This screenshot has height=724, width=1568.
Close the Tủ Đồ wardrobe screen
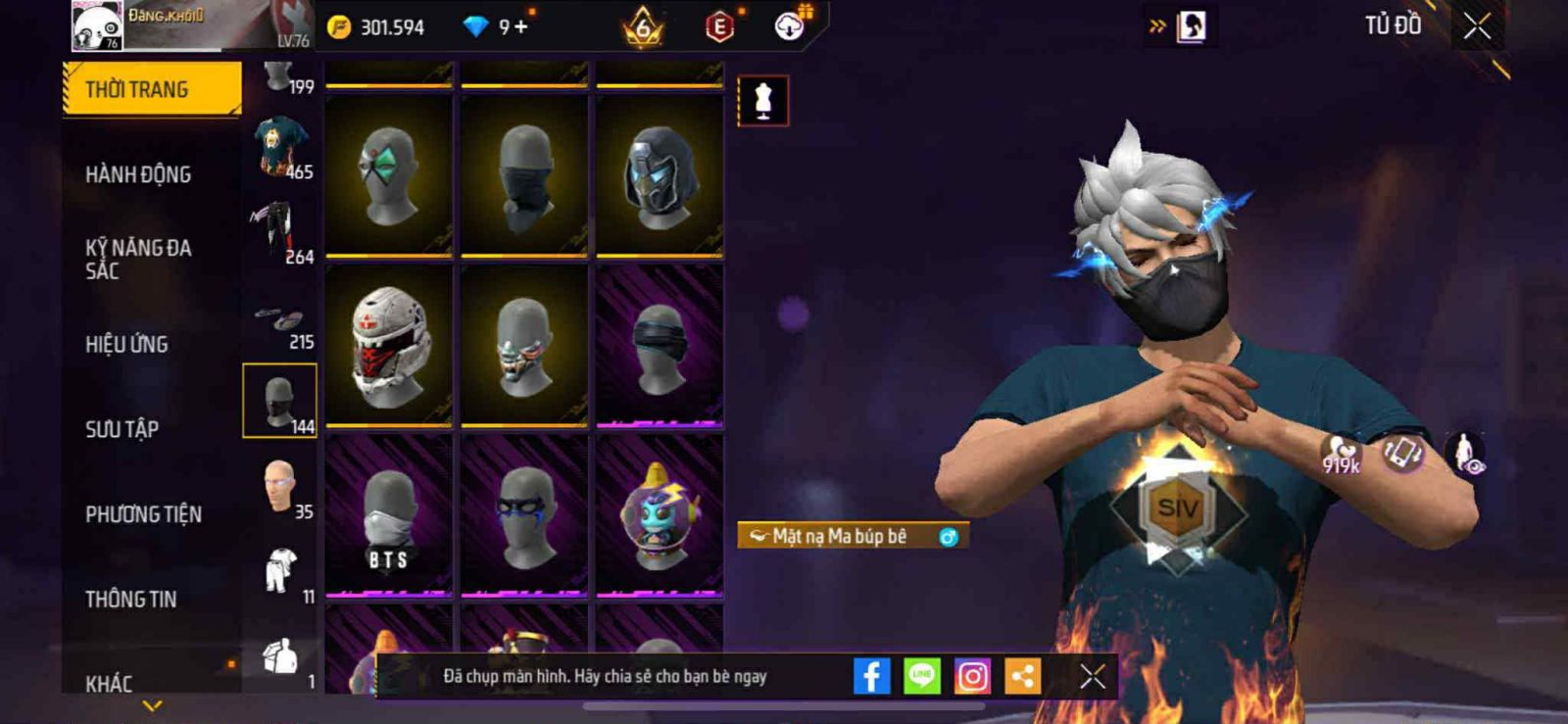pyautogui.click(x=1477, y=26)
